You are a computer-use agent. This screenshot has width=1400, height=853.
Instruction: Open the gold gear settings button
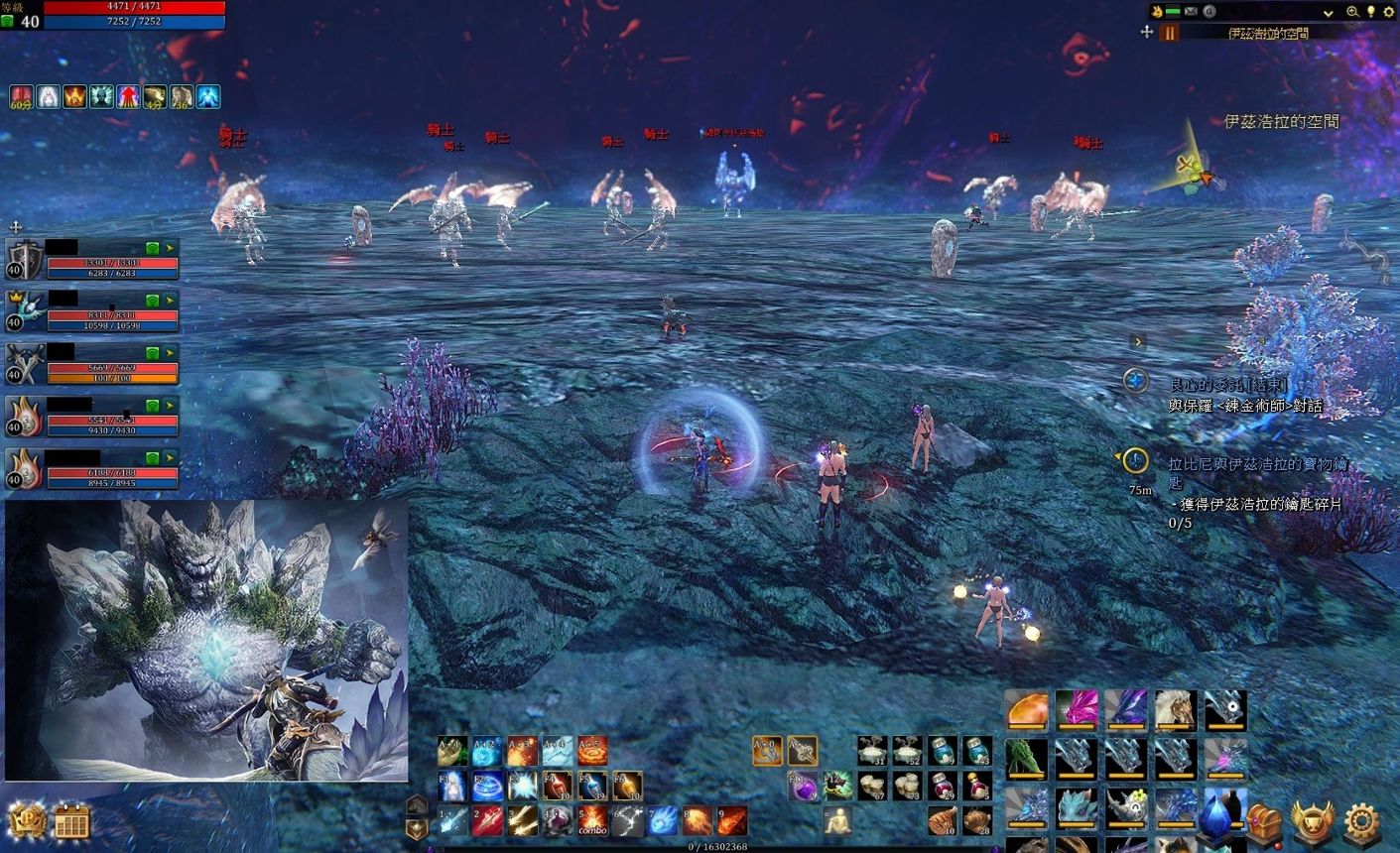pyautogui.click(x=1362, y=822)
